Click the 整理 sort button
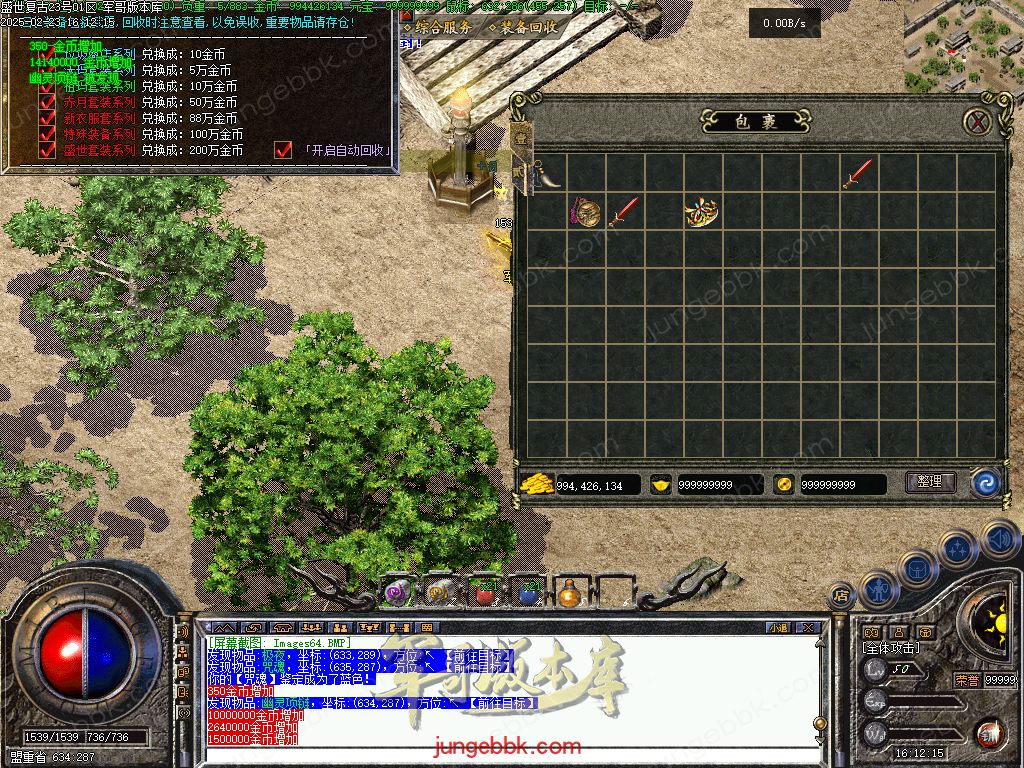Image resolution: width=1024 pixels, height=768 pixels. pyautogui.click(x=929, y=482)
